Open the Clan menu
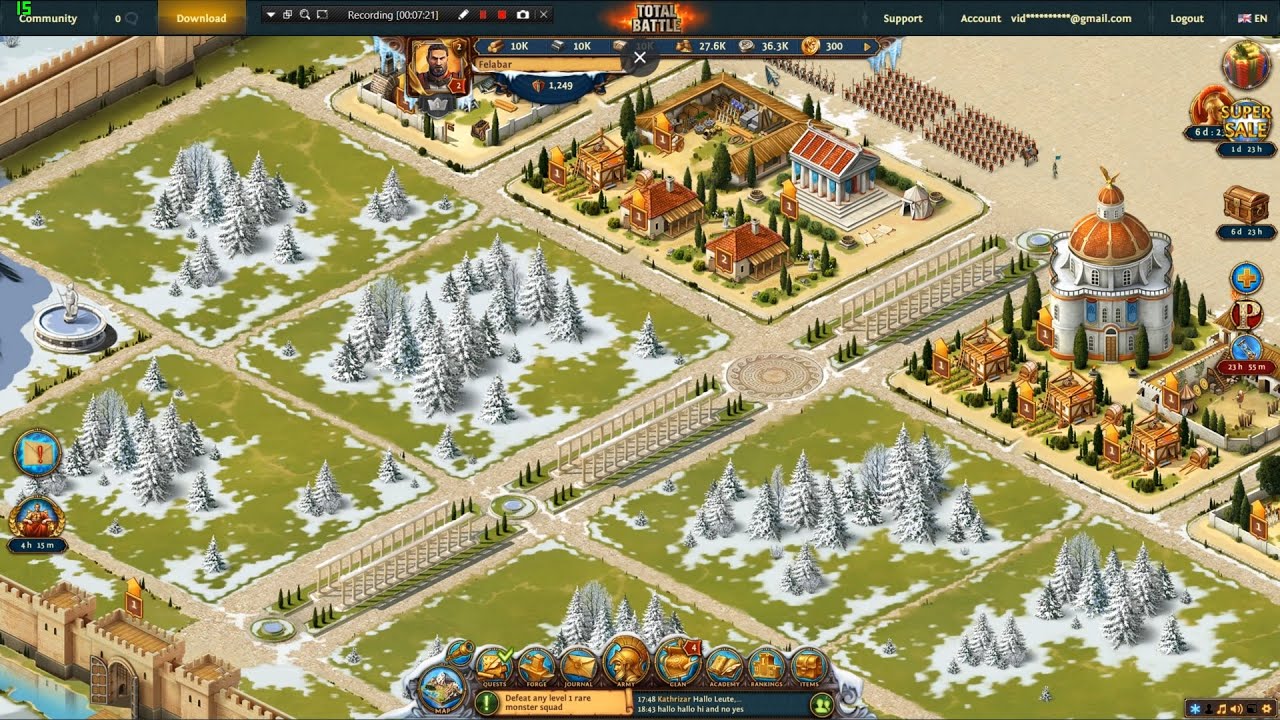Screen dimensions: 1280x720 click(x=677, y=661)
